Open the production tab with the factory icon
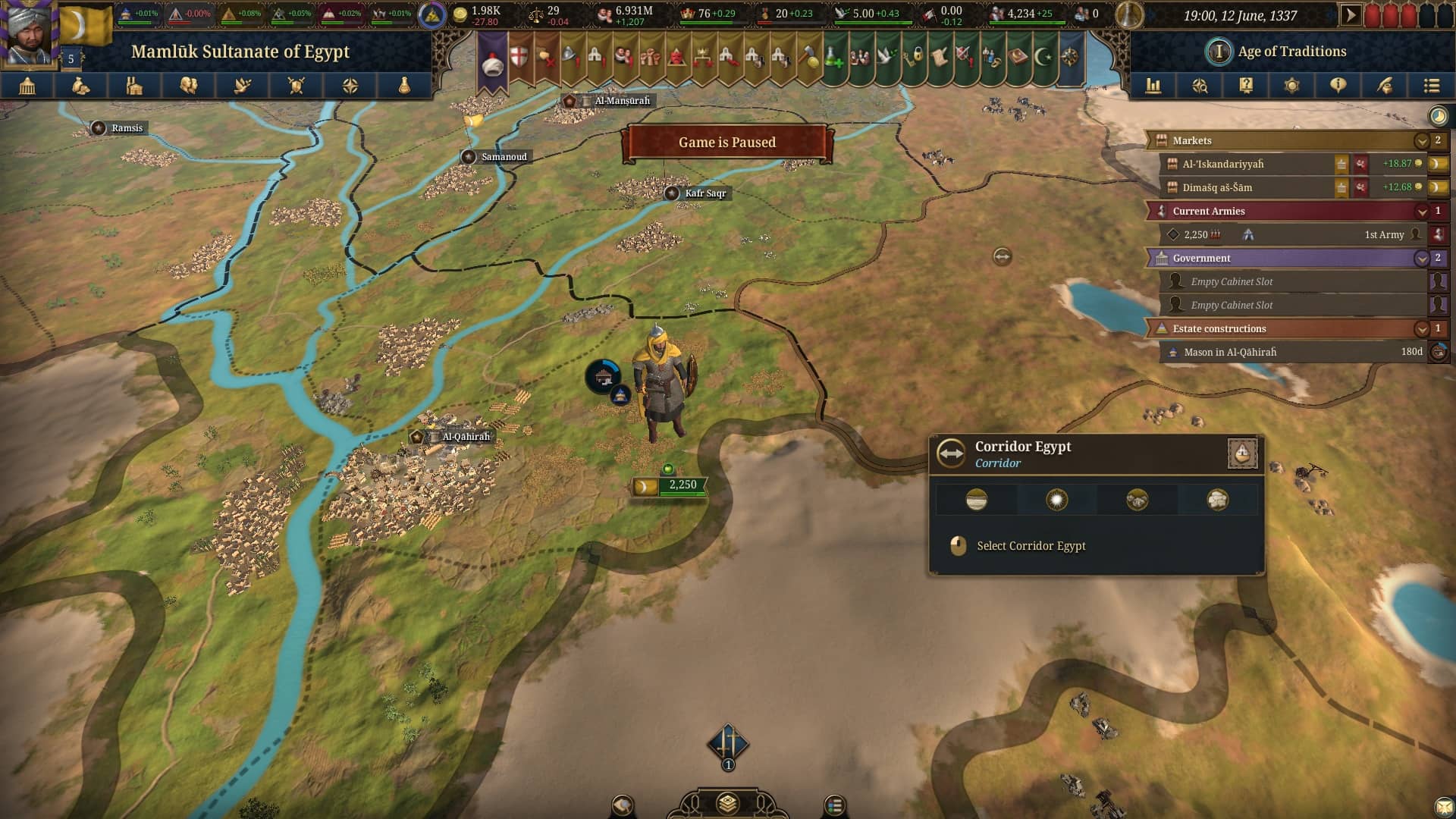This screenshot has width=1456, height=819. (x=135, y=86)
